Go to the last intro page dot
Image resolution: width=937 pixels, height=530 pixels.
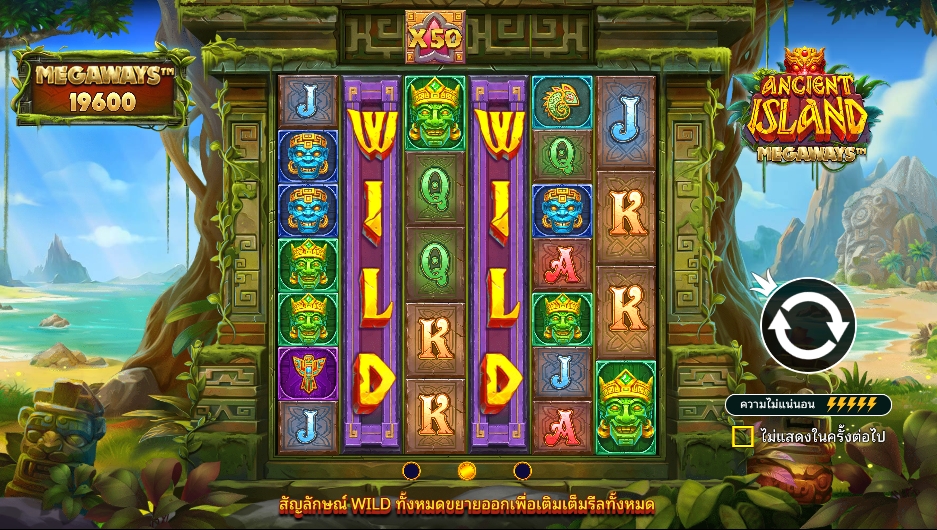[522, 470]
